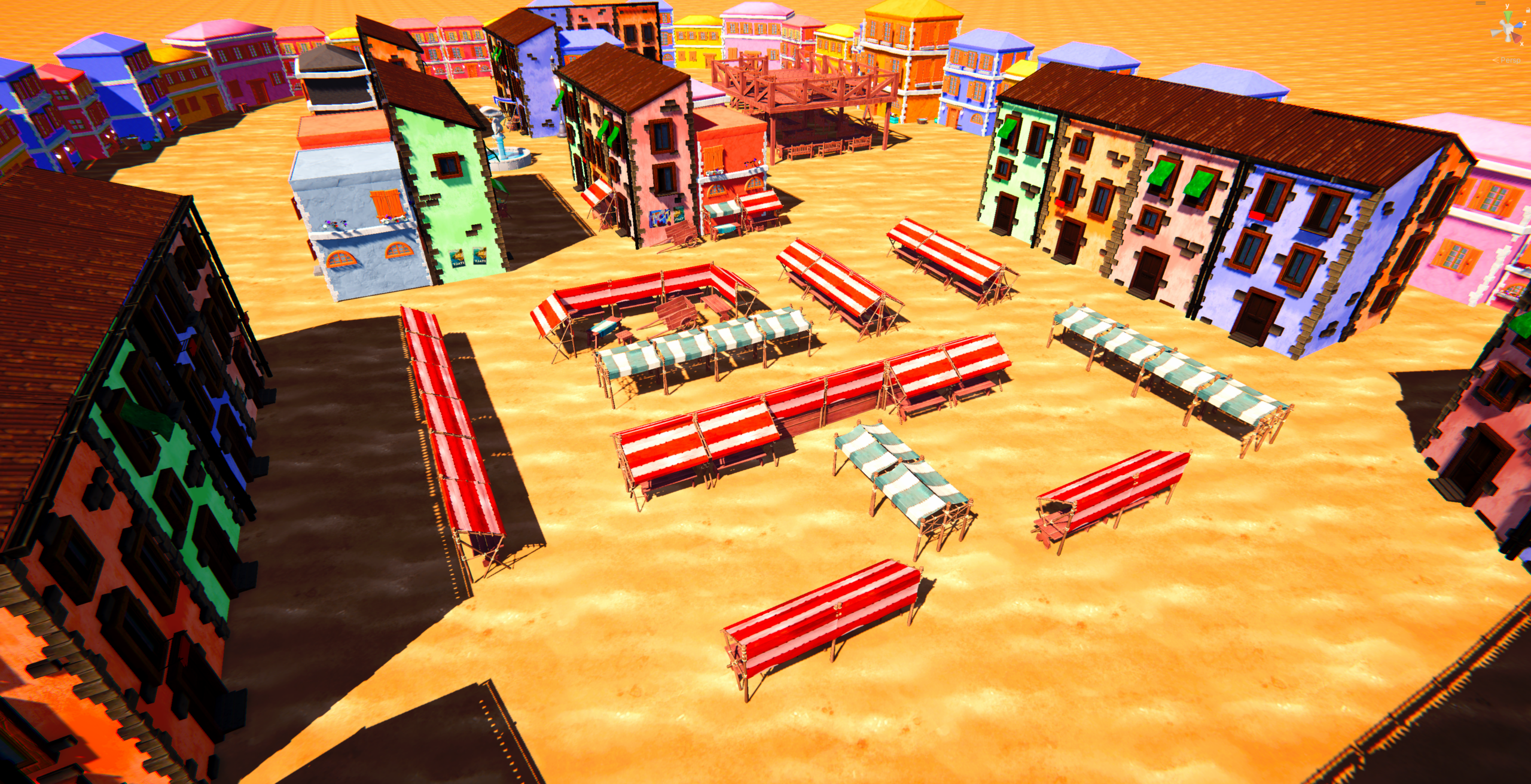
Task: Click the red X axis cone
Action: click(x=1518, y=38)
